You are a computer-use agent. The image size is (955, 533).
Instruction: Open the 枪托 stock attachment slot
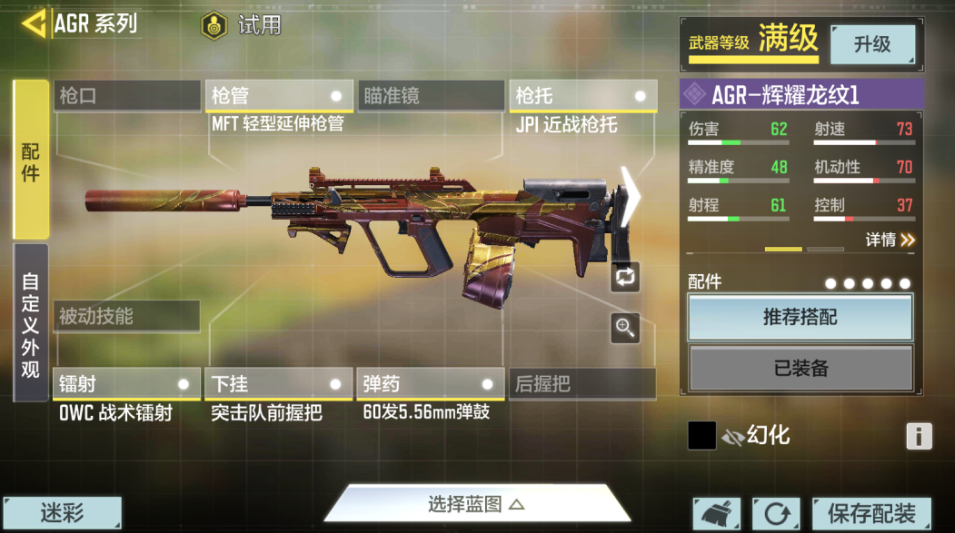tap(583, 96)
